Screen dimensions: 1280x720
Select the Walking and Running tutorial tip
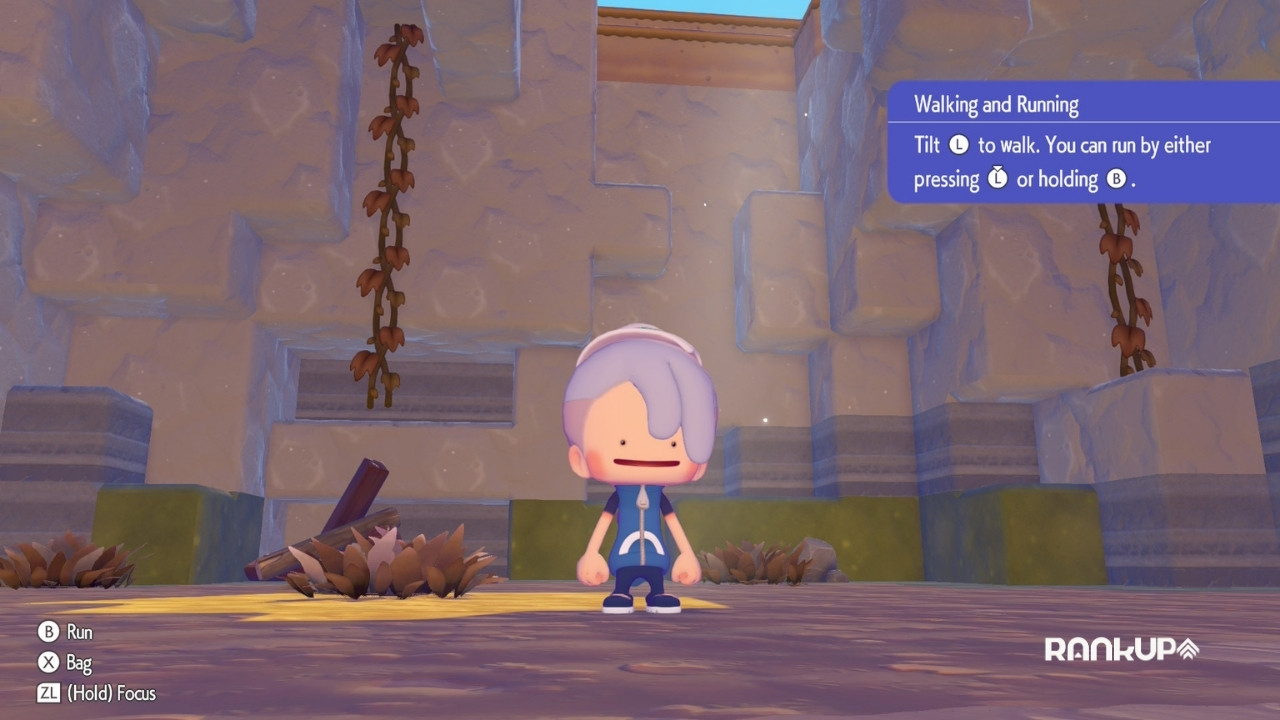click(1082, 143)
